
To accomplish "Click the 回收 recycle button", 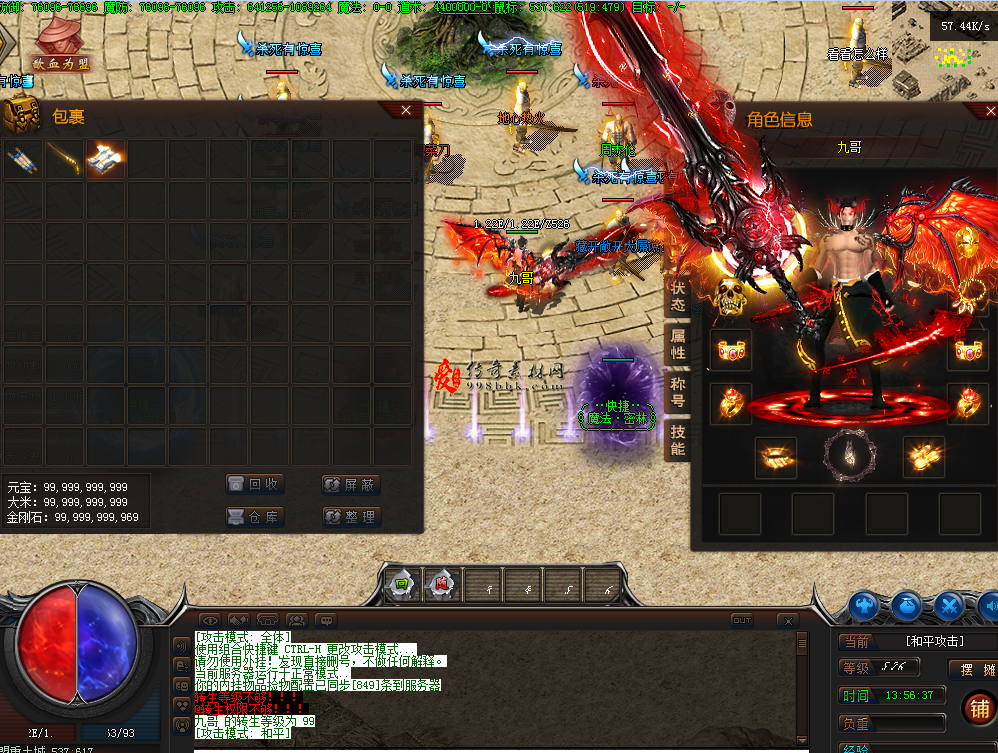I will (255, 485).
